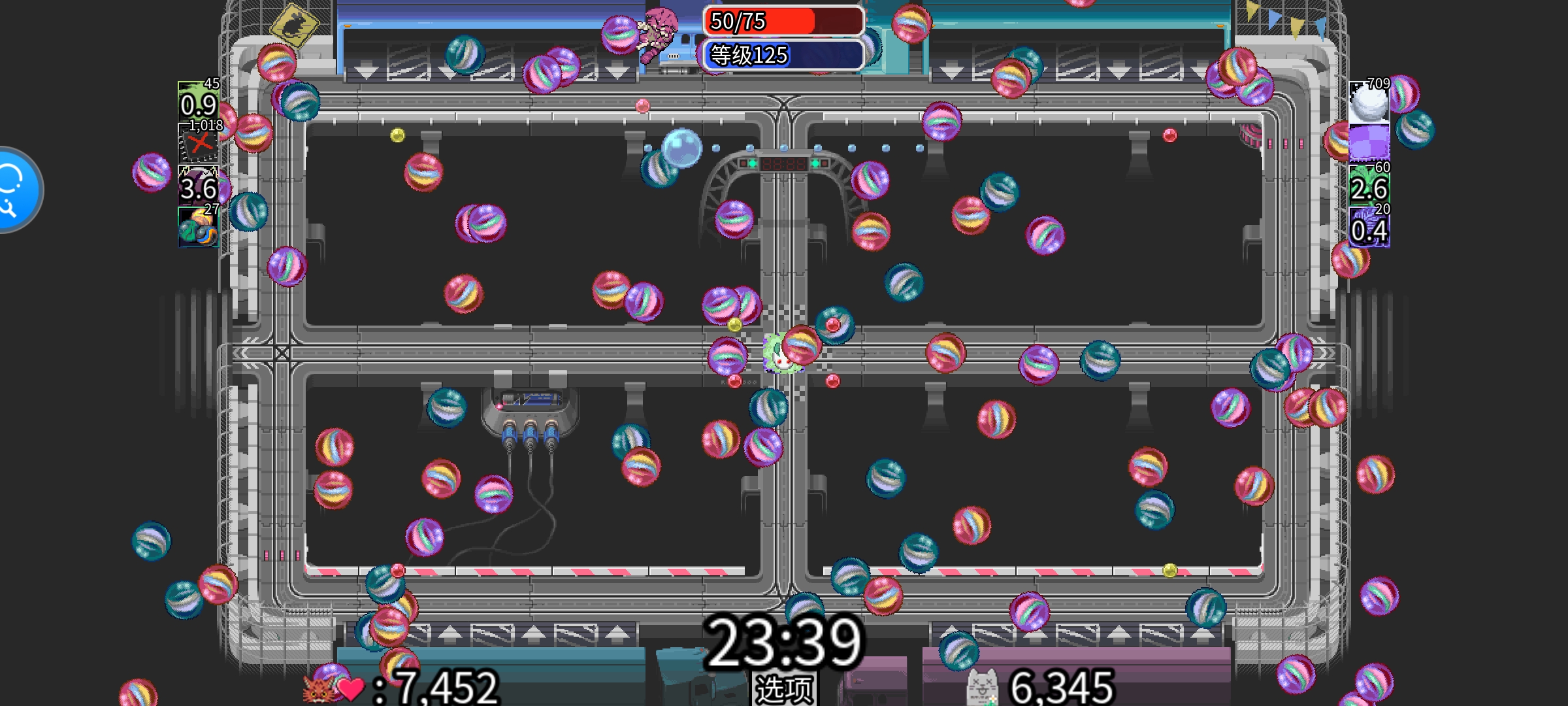This screenshot has width=1568, height=706.
Task: Open the 选项 options menu
Action: pyautogui.click(x=784, y=688)
